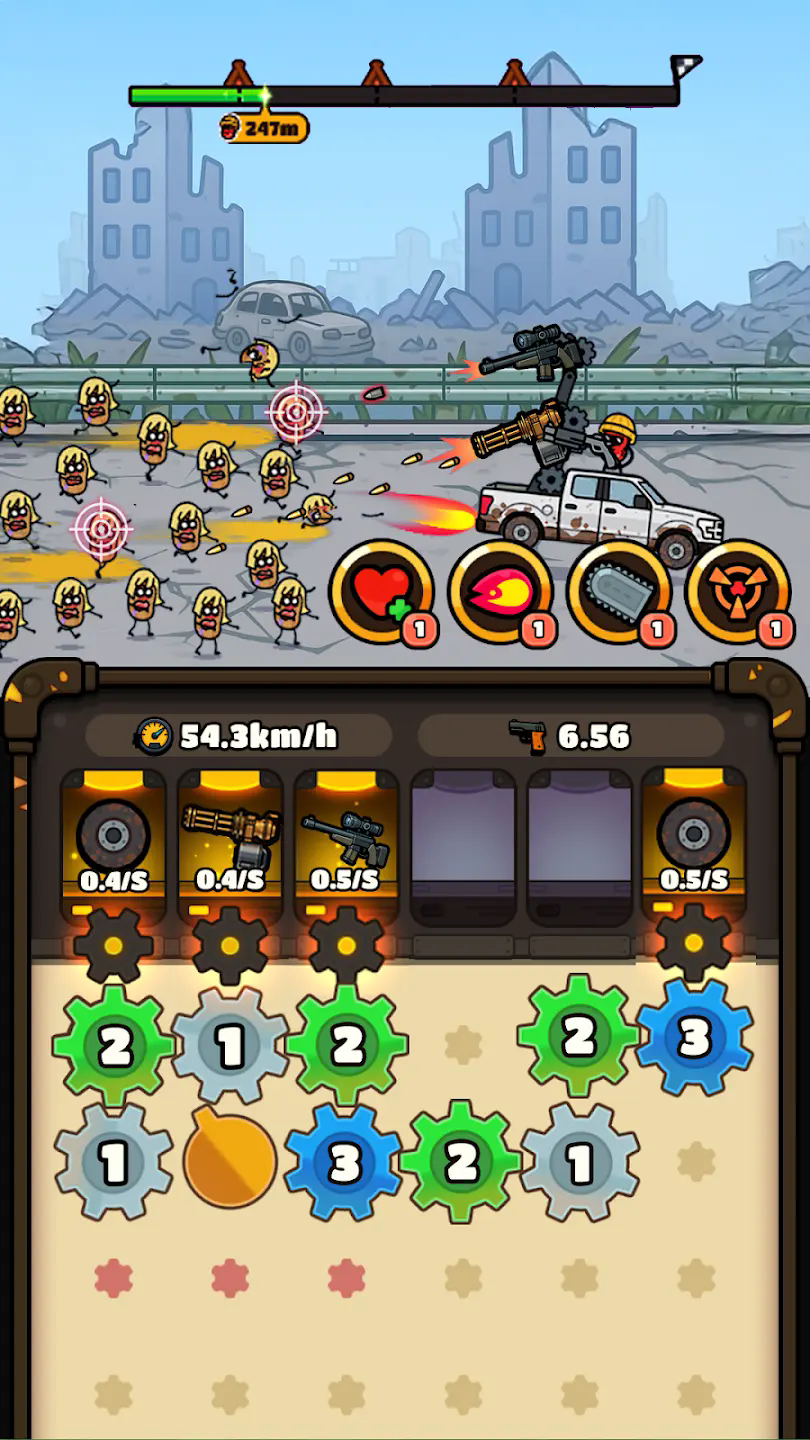Launch the radiation nuke ability

(x=738, y=593)
